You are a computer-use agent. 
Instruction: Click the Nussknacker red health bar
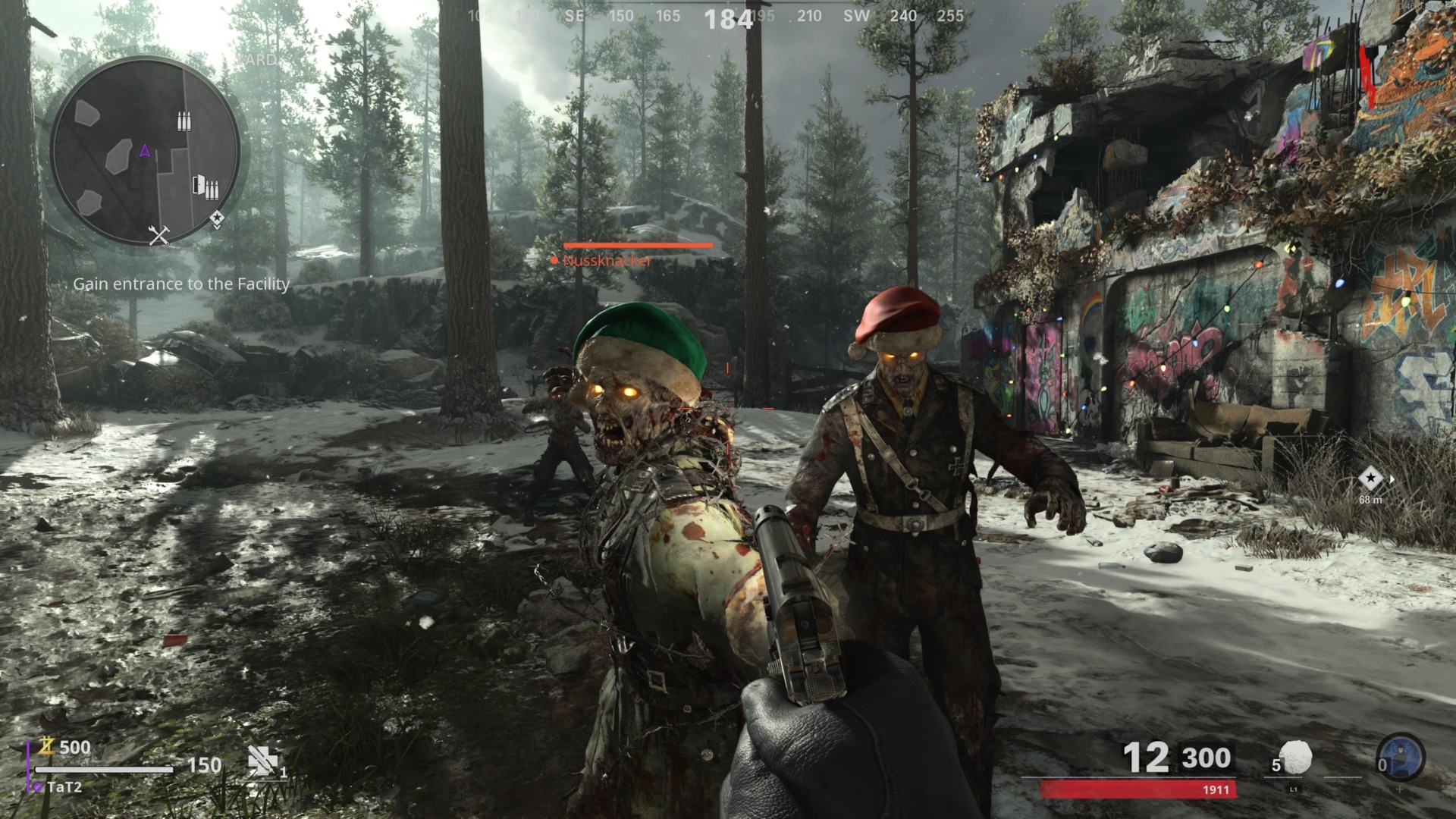tap(639, 246)
